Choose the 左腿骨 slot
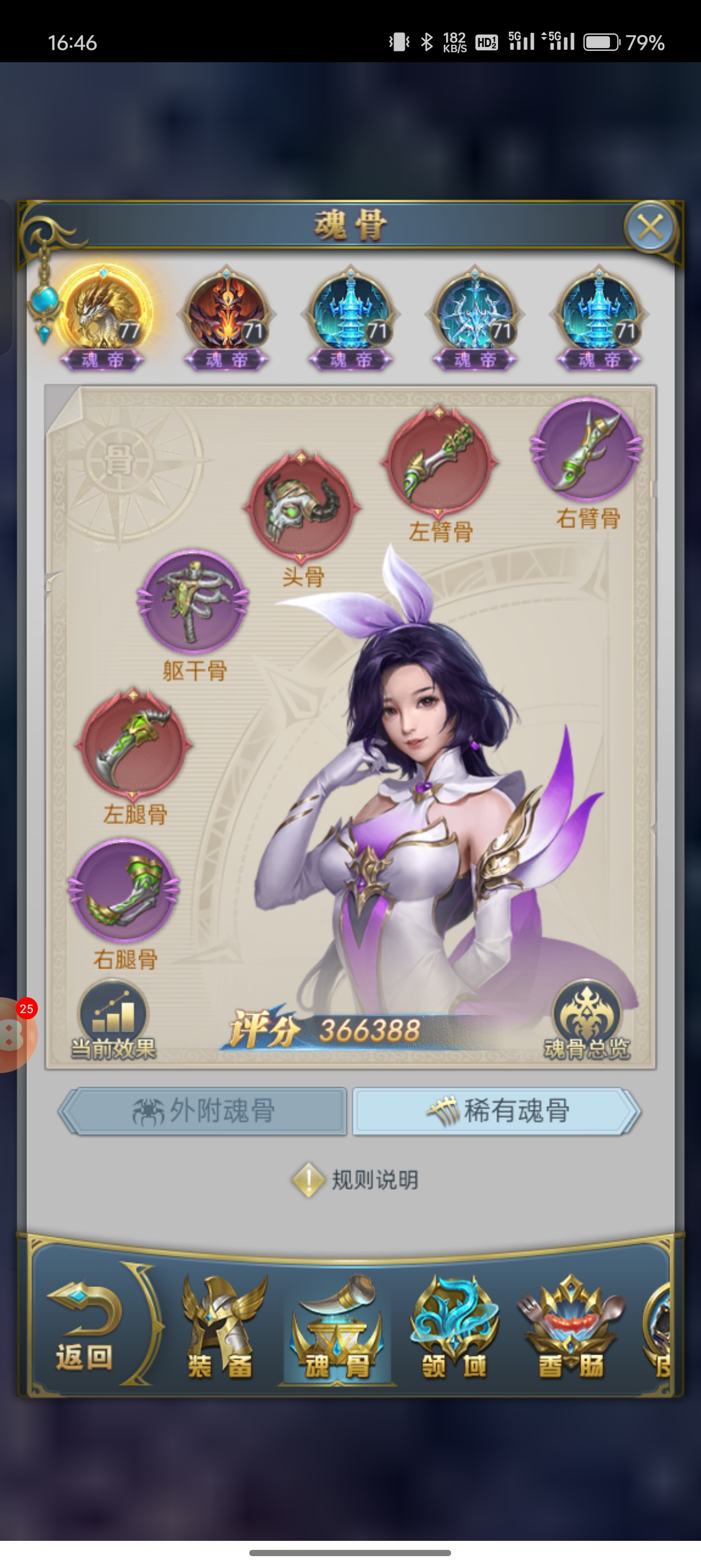701x1568 pixels. pos(133,743)
